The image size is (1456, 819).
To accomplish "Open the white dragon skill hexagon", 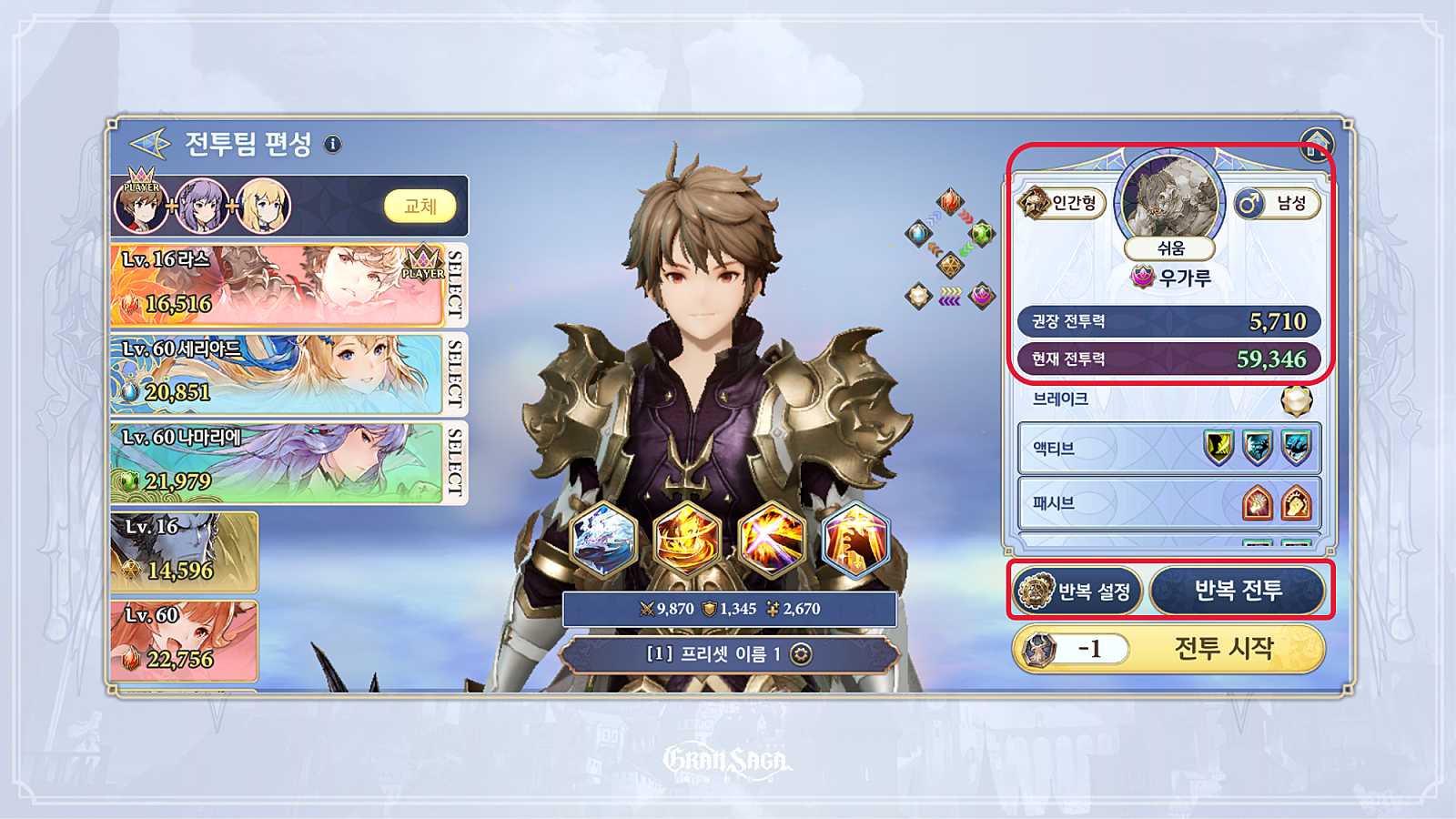I will (x=602, y=539).
